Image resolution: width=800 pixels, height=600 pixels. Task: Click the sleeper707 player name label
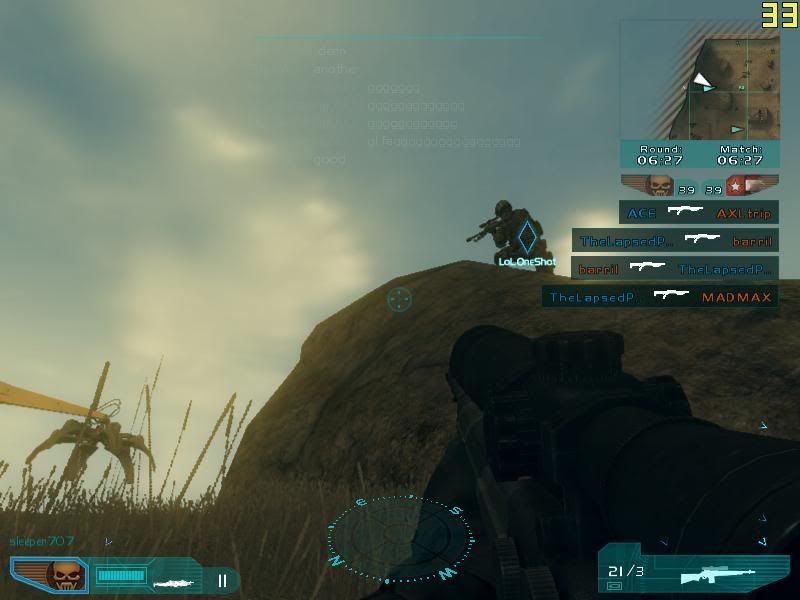click(x=42, y=541)
